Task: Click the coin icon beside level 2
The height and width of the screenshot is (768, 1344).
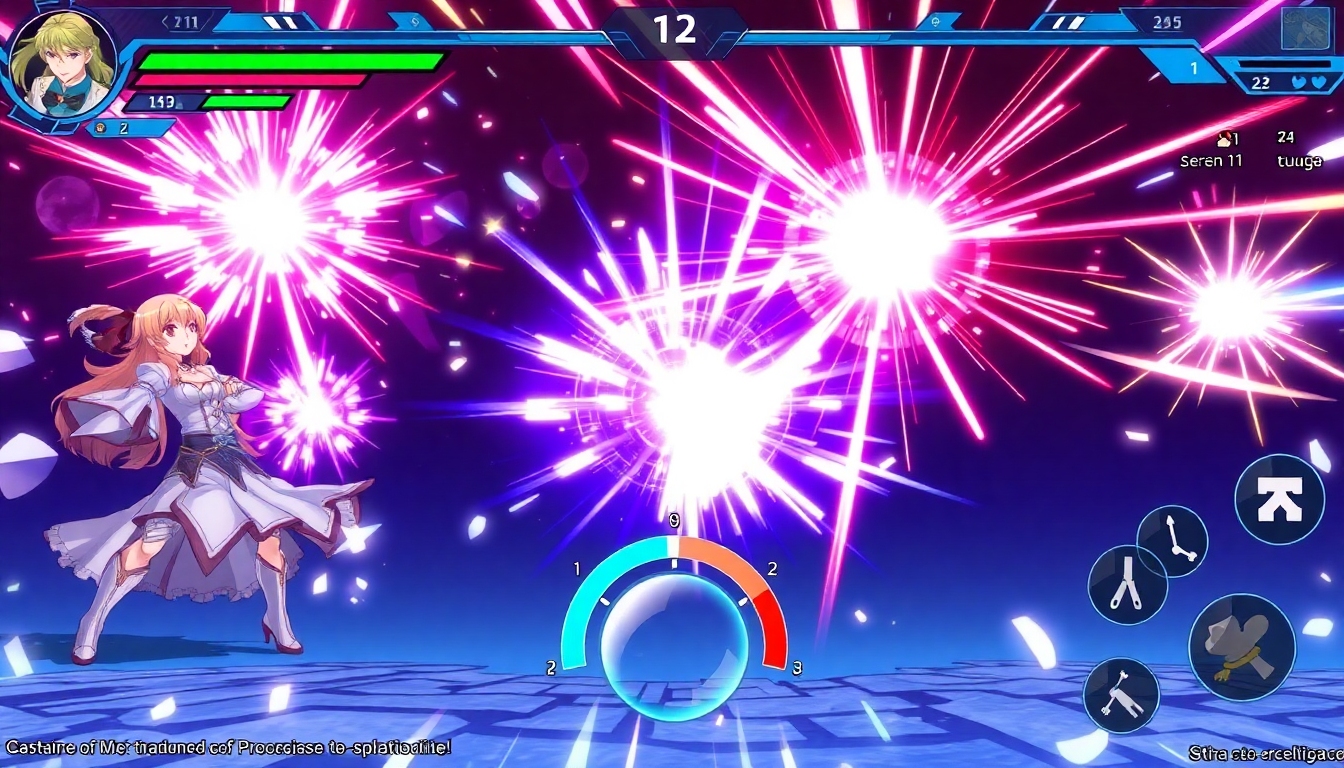Action: coord(100,127)
